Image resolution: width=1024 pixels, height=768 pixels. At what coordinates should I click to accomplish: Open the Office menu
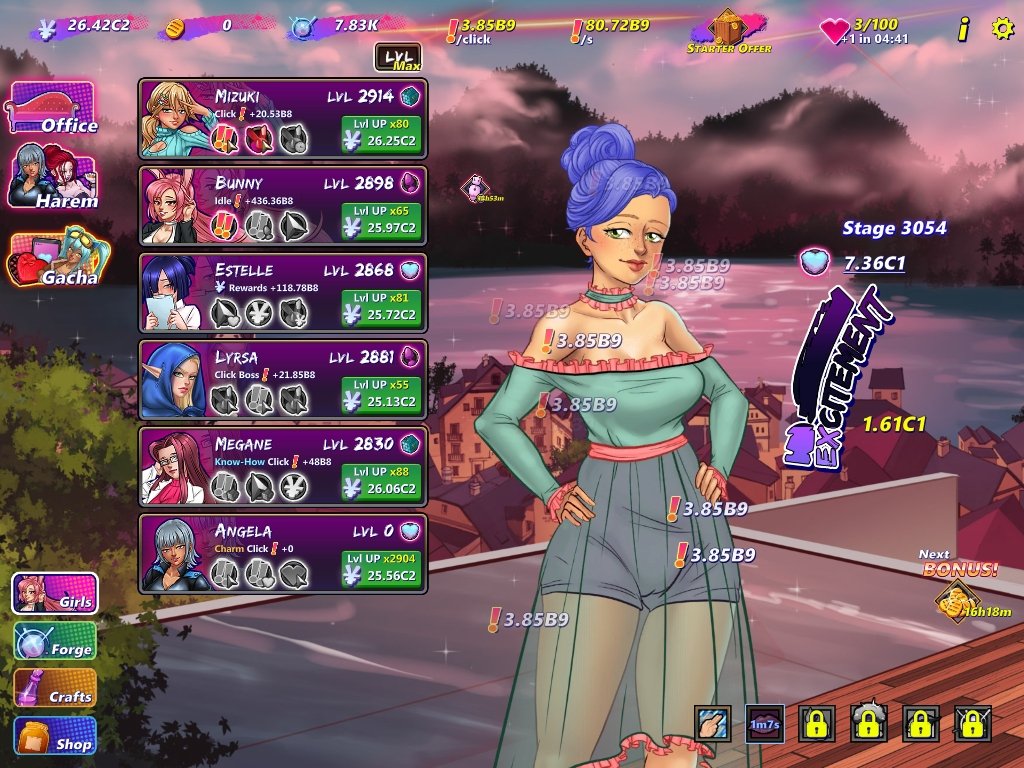pos(52,108)
